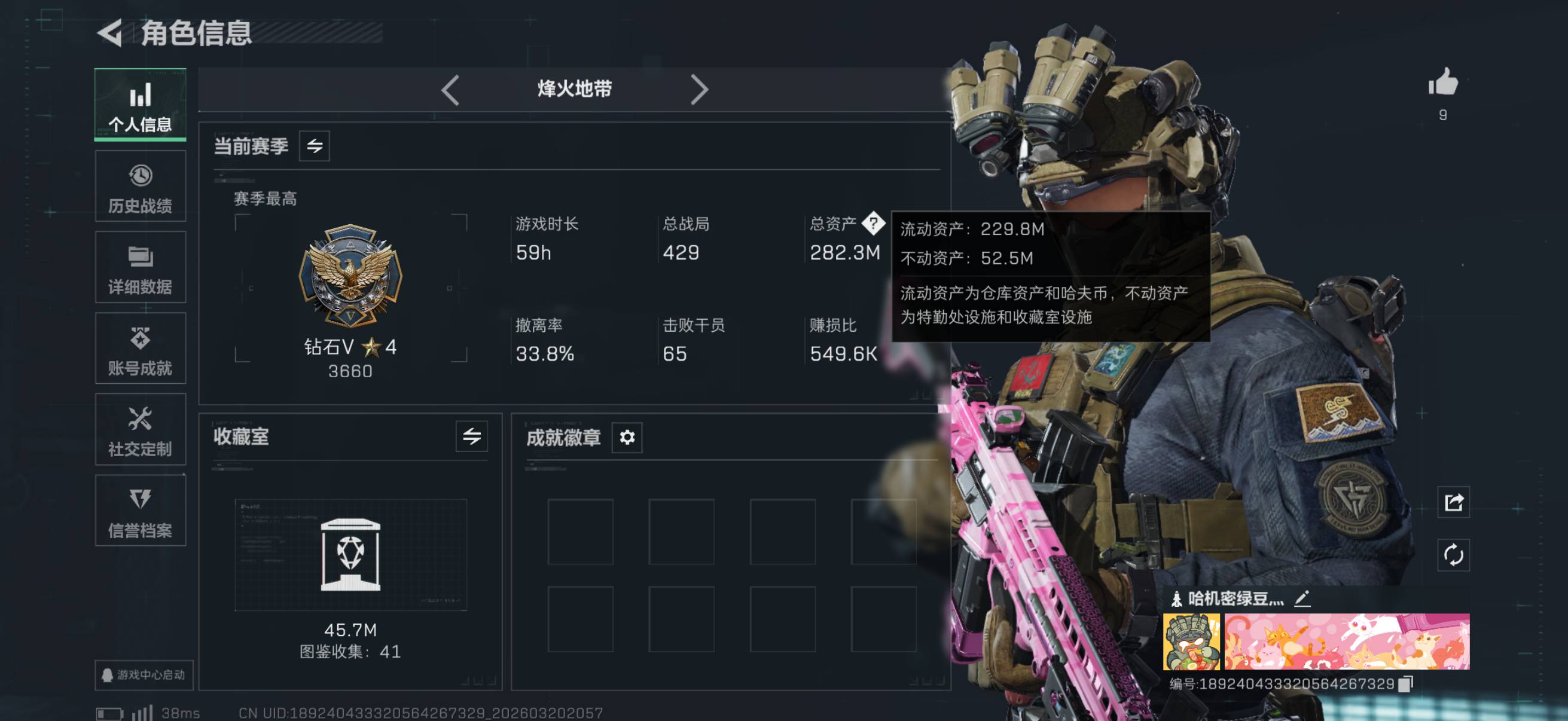Screen dimensions: 1568x721
Task: Show the 社交定制 tab
Action: click(140, 430)
